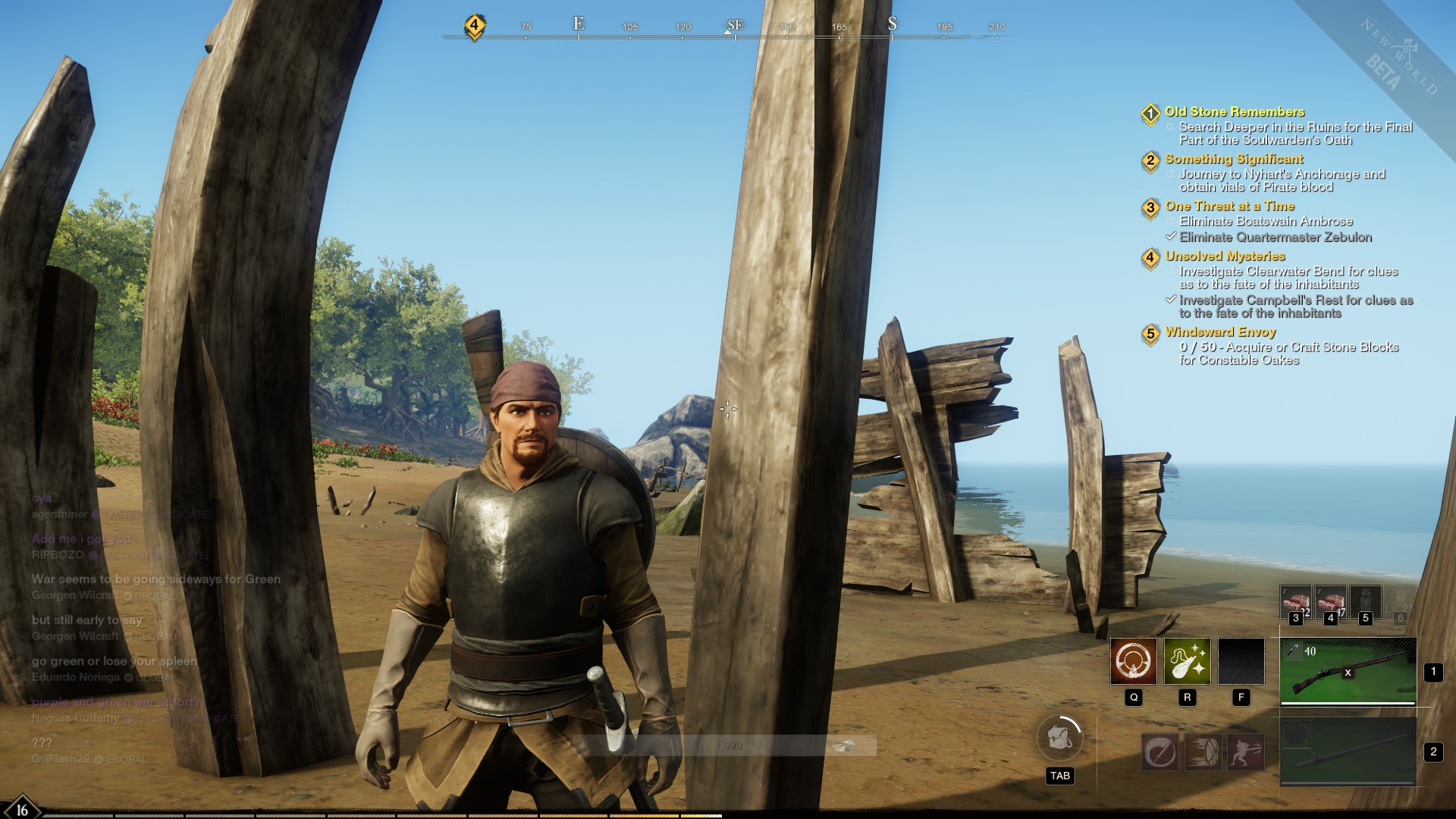1456x819 pixels.
Task: Switch to the sword and shield slot
Action: coord(1348,752)
